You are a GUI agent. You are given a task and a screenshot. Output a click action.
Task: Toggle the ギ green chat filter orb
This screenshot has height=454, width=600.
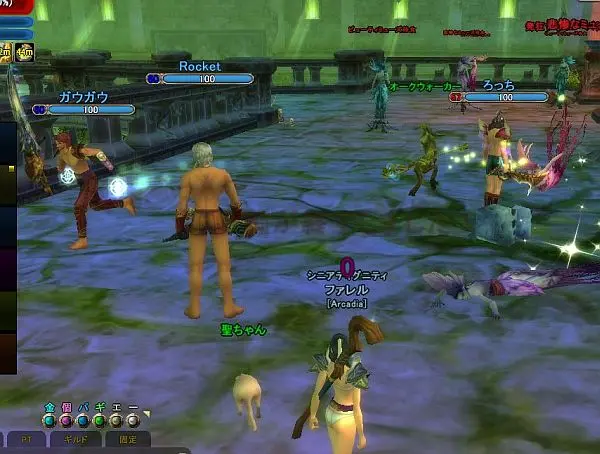[101, 421]
